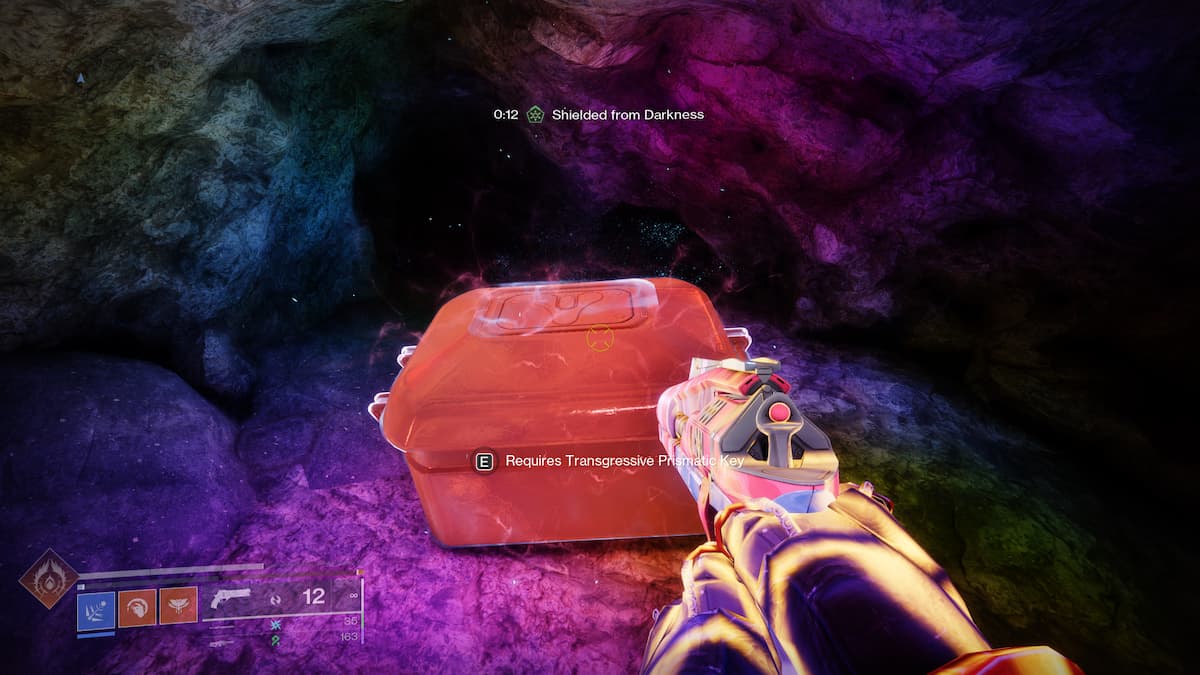This screenshot has width=1200, height=675.
Task: Trigger the orange melee ability icon
Action: tap(137, 607)
